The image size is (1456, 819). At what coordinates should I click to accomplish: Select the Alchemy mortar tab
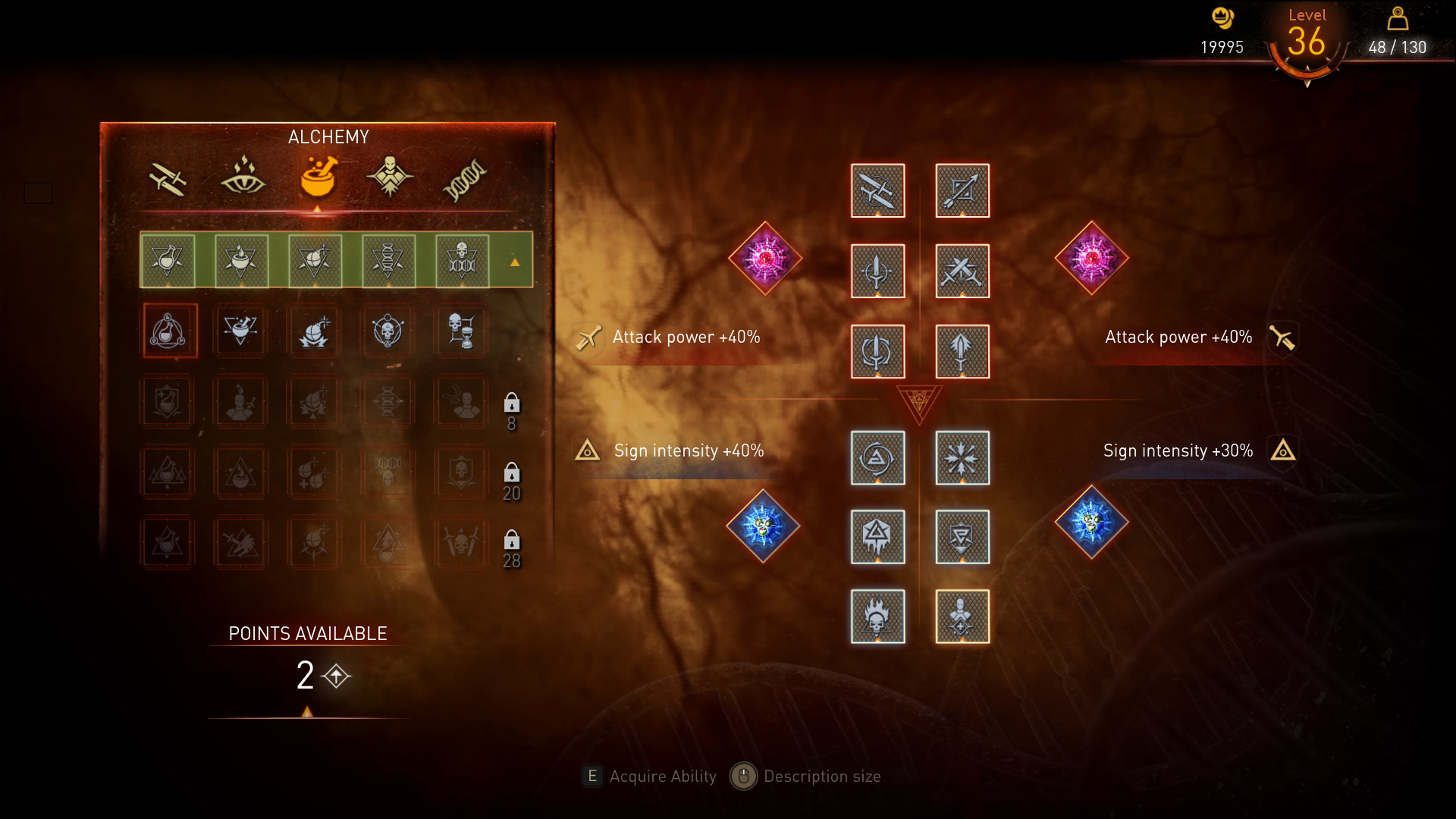click(318, 177)
